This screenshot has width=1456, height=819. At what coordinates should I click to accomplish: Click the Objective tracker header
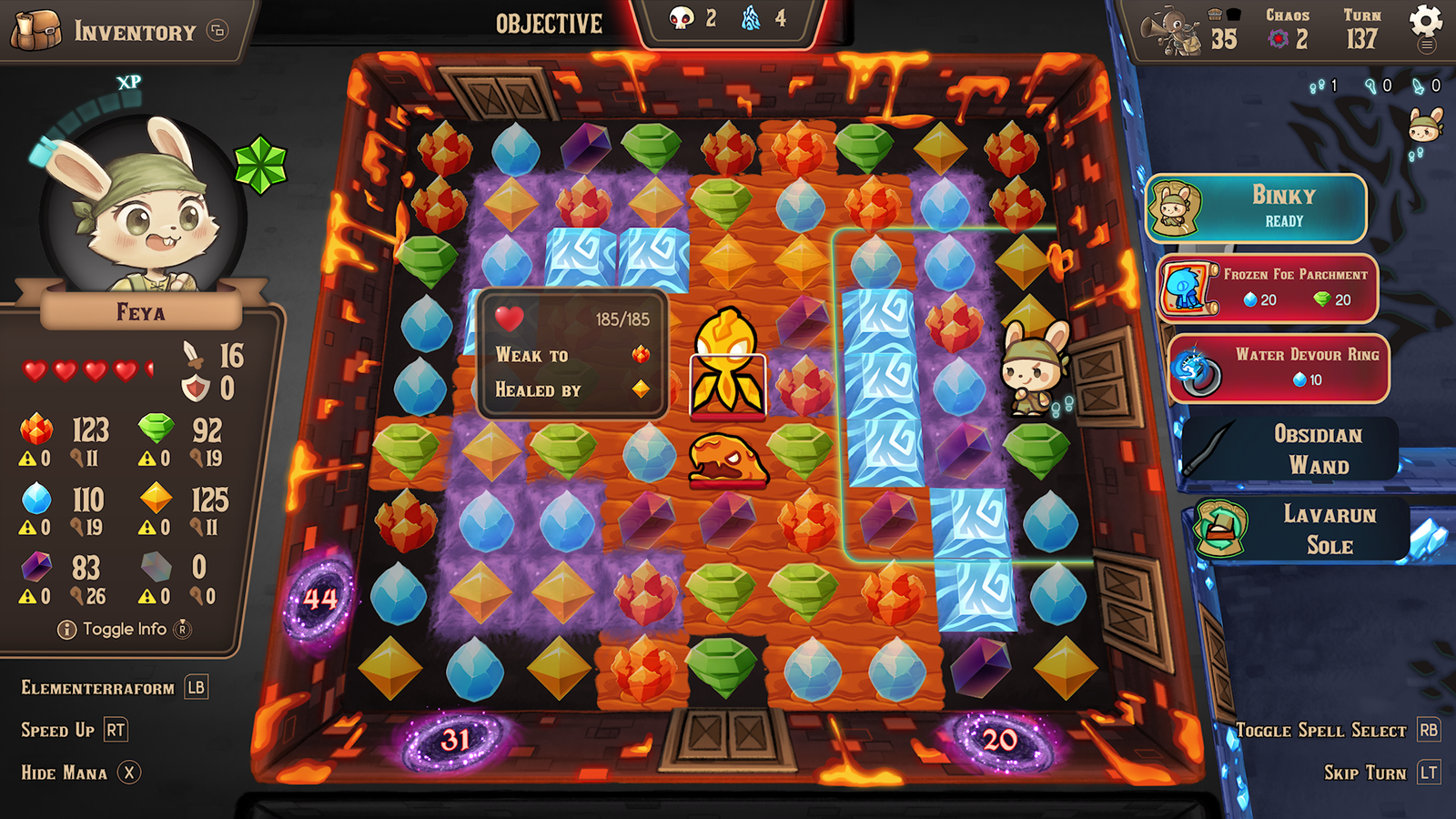549,24
